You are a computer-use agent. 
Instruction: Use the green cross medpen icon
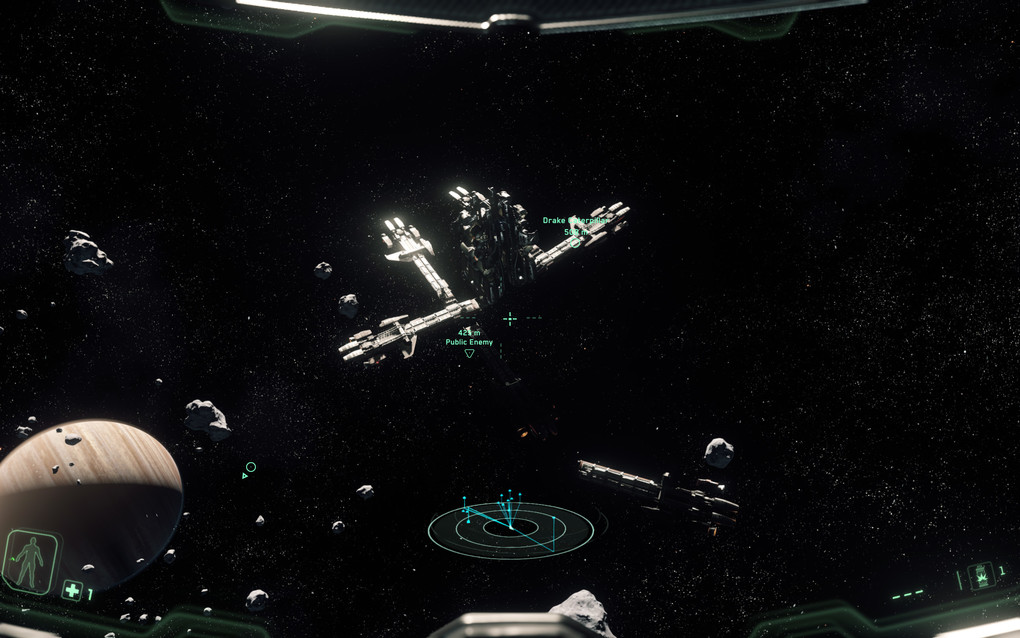72,590
